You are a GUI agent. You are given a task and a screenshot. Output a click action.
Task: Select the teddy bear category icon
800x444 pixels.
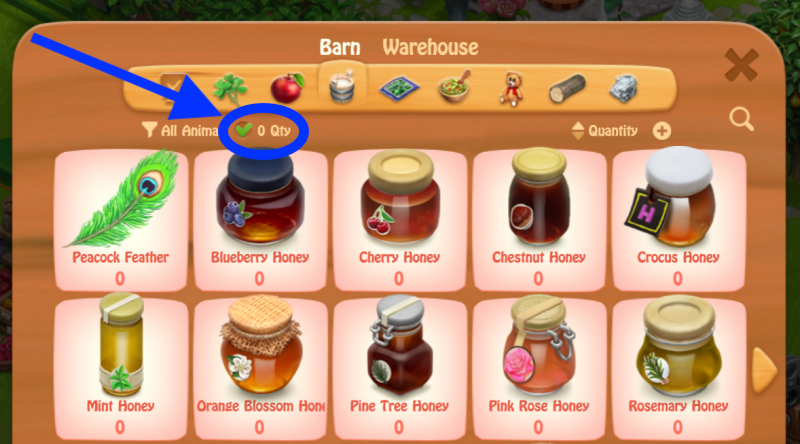pos(511,88)
